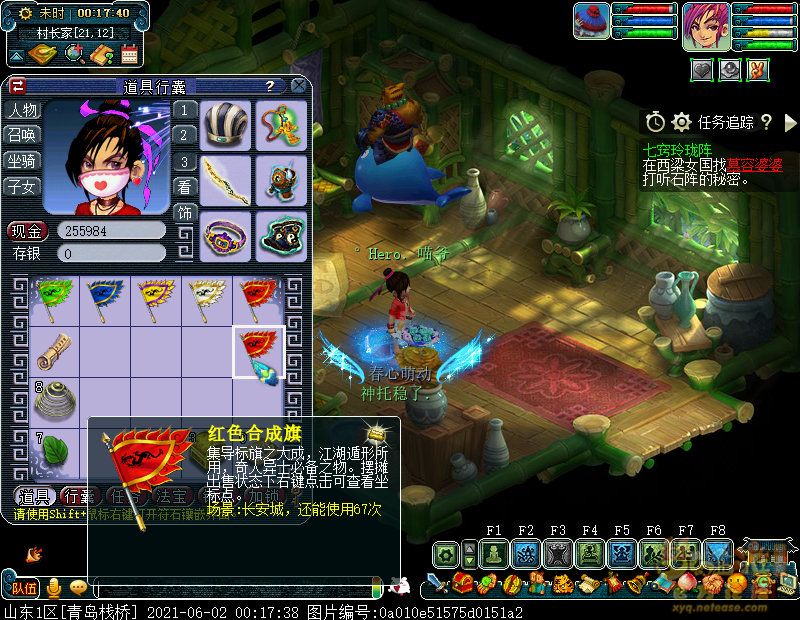Select the 坐骑 mount tab
The width and height of the screenshot is (800, 620).
click(x=22, y=161)
